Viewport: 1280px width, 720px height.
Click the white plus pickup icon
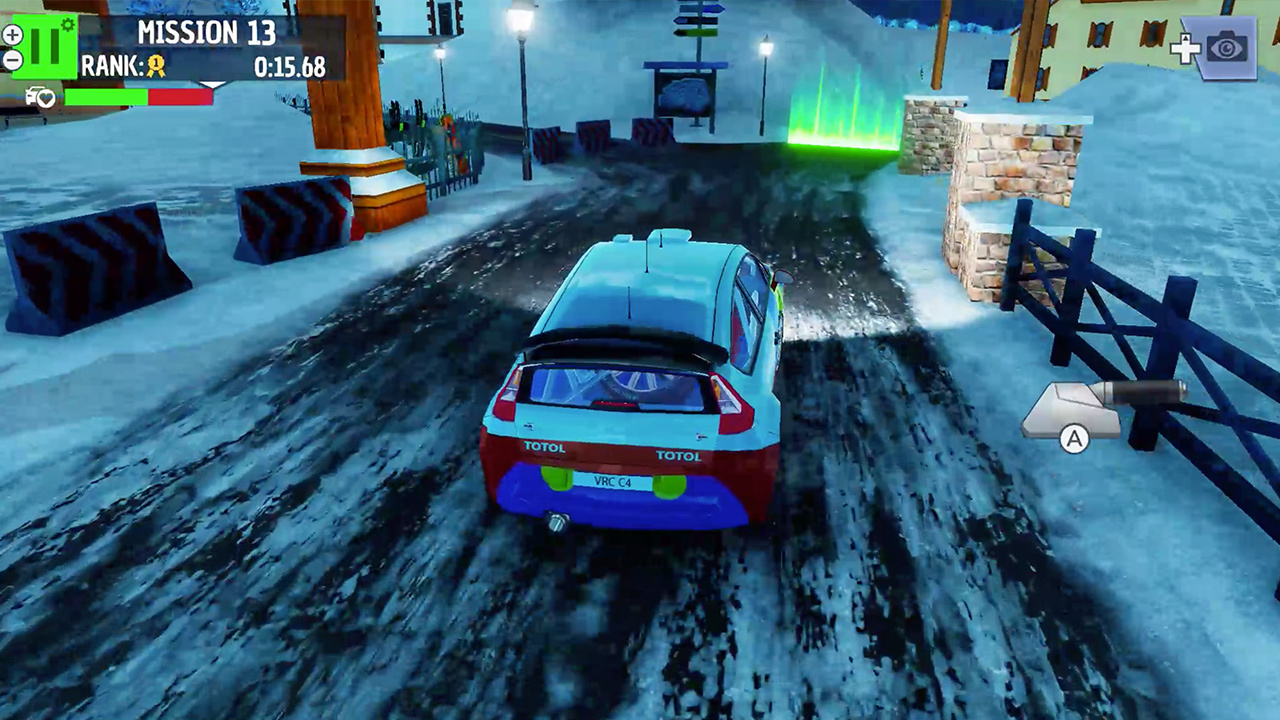pos(1187,47)
